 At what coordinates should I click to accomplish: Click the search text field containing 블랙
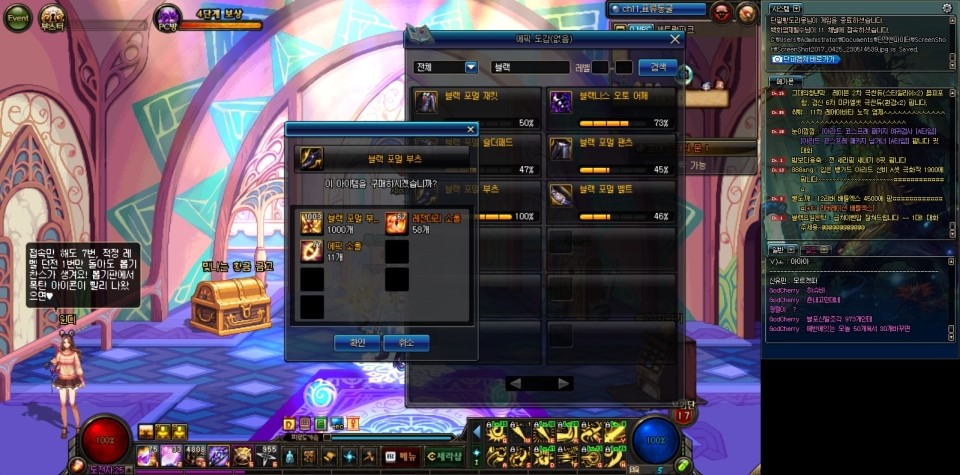click(x=530, y=67)
